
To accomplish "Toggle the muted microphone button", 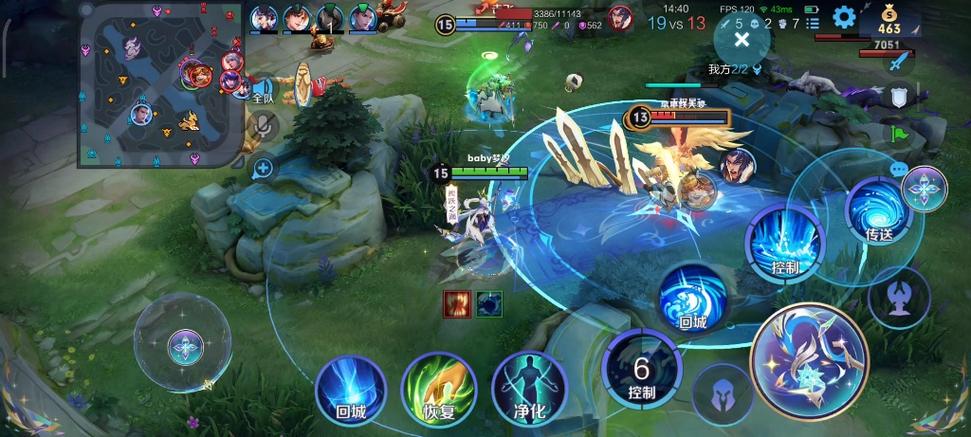I will tap(263, 125).
